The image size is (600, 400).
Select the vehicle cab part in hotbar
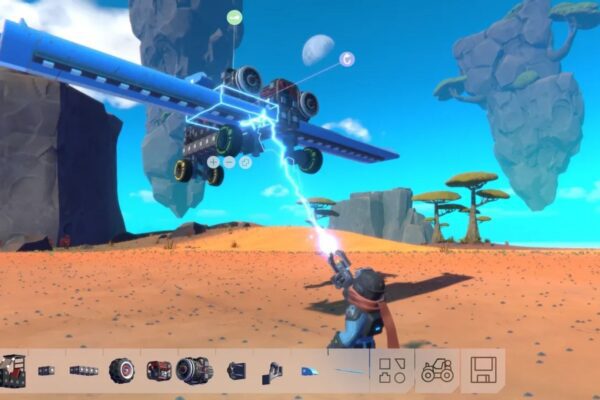[13, 370]
